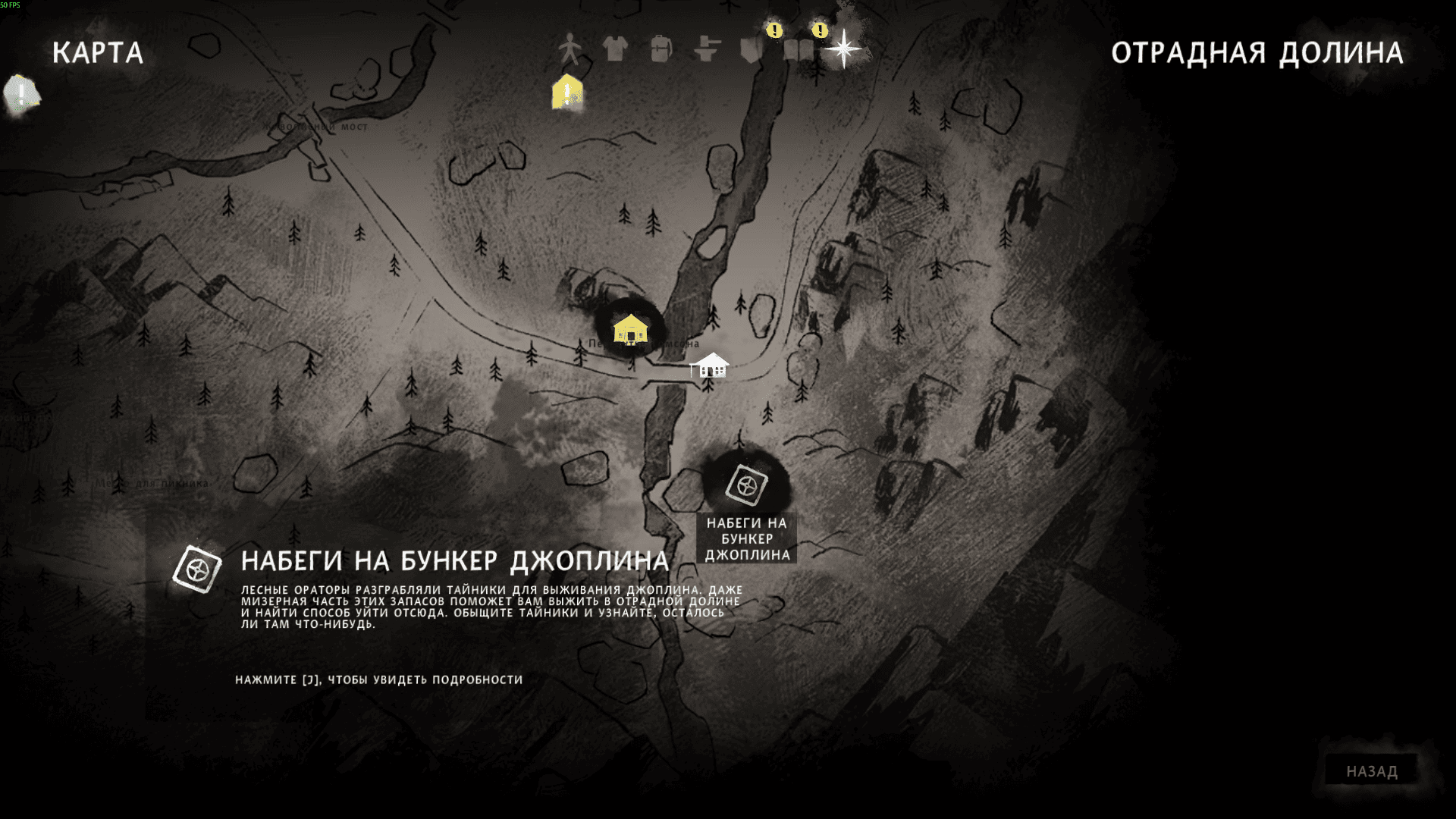
Task: Click the НАБЕГИ НА БУНКЕР ДЖОПЛИНА map label
Action: [747, 539]
